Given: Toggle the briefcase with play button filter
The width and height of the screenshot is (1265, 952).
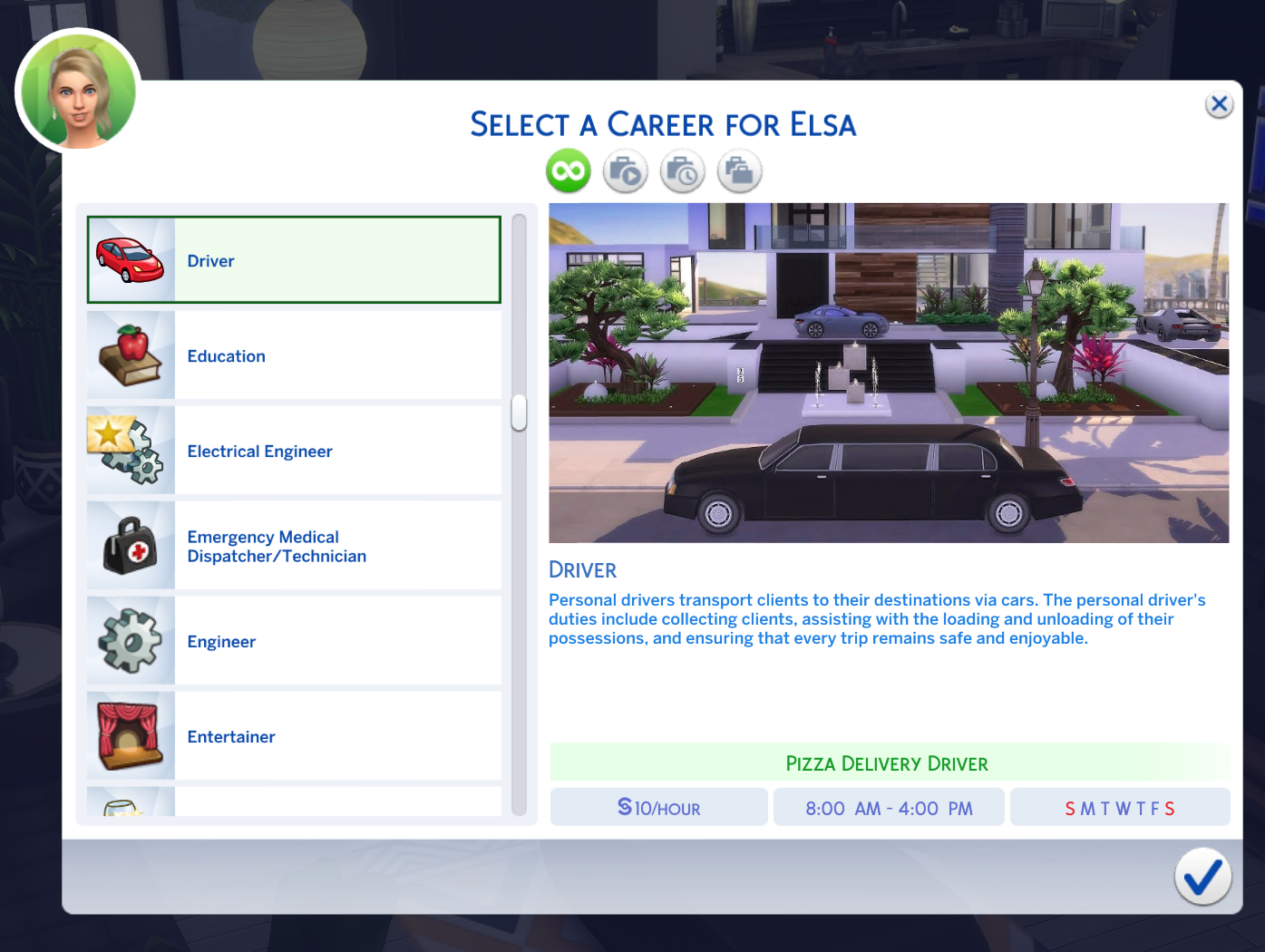Looking at the screenshot, I should point(625,170).
